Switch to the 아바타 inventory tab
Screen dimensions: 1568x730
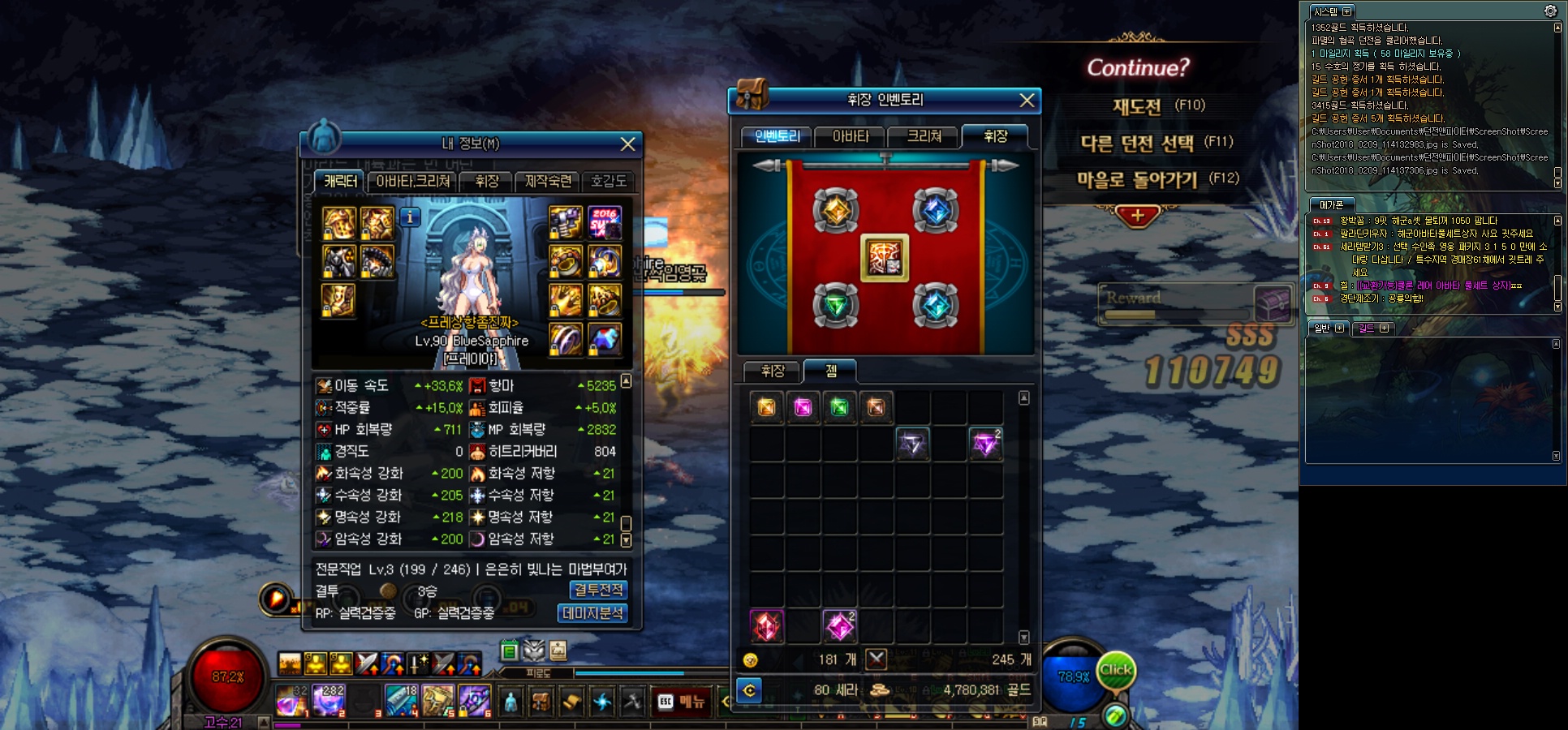[x=850, y=137]
